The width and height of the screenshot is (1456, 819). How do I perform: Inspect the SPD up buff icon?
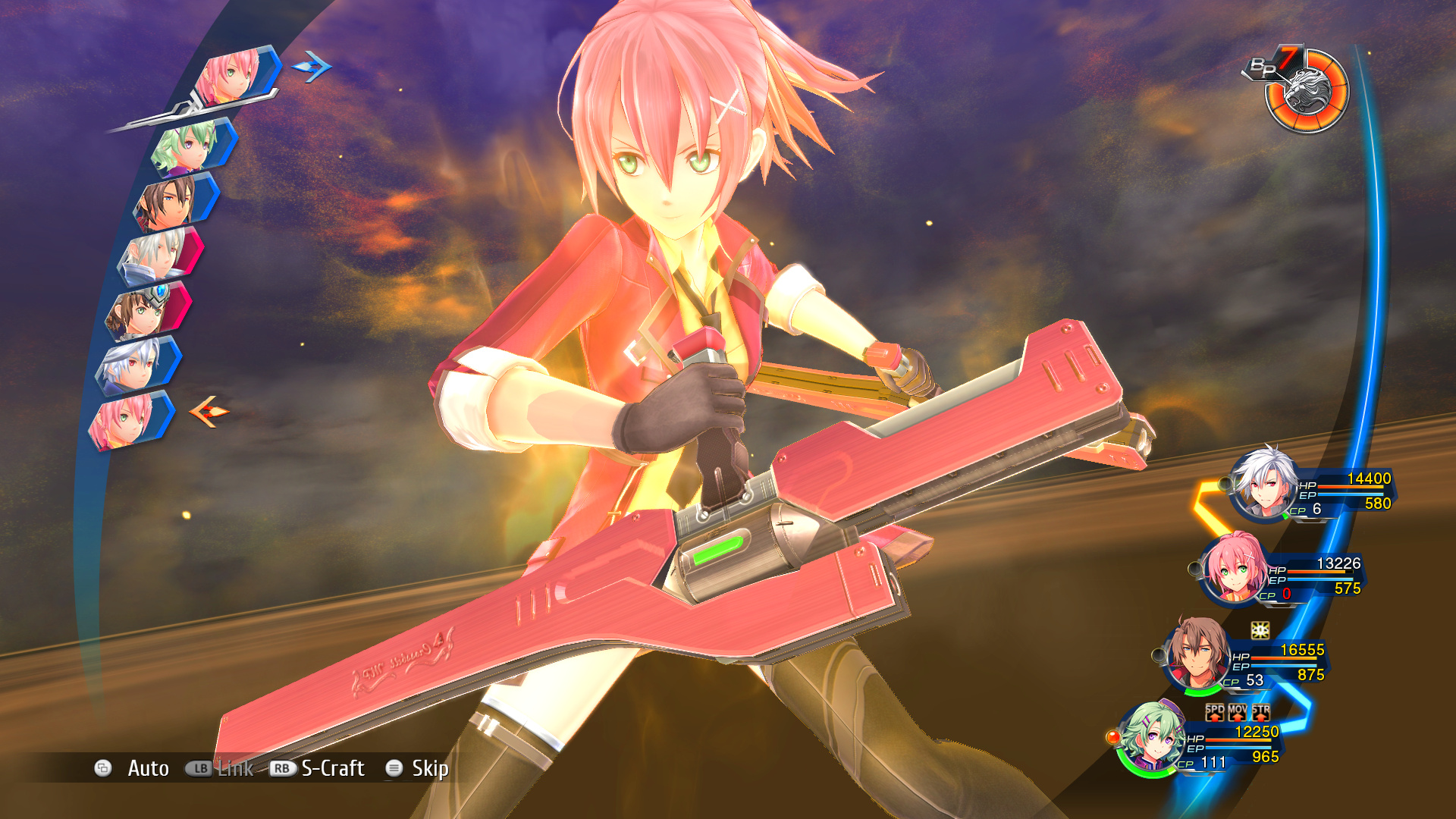(1215, 711)
